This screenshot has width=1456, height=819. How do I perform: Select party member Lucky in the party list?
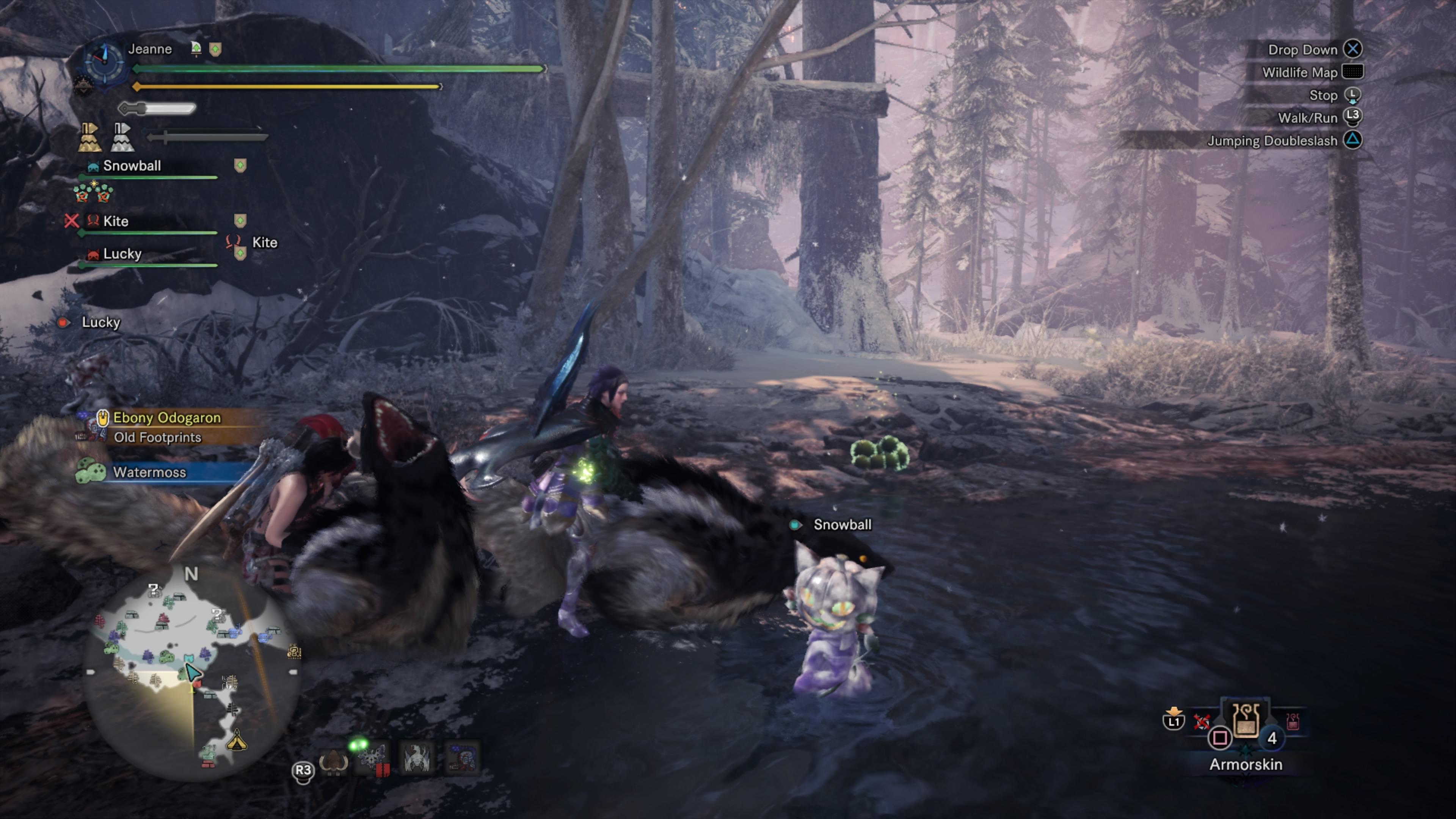pos(122,254)
